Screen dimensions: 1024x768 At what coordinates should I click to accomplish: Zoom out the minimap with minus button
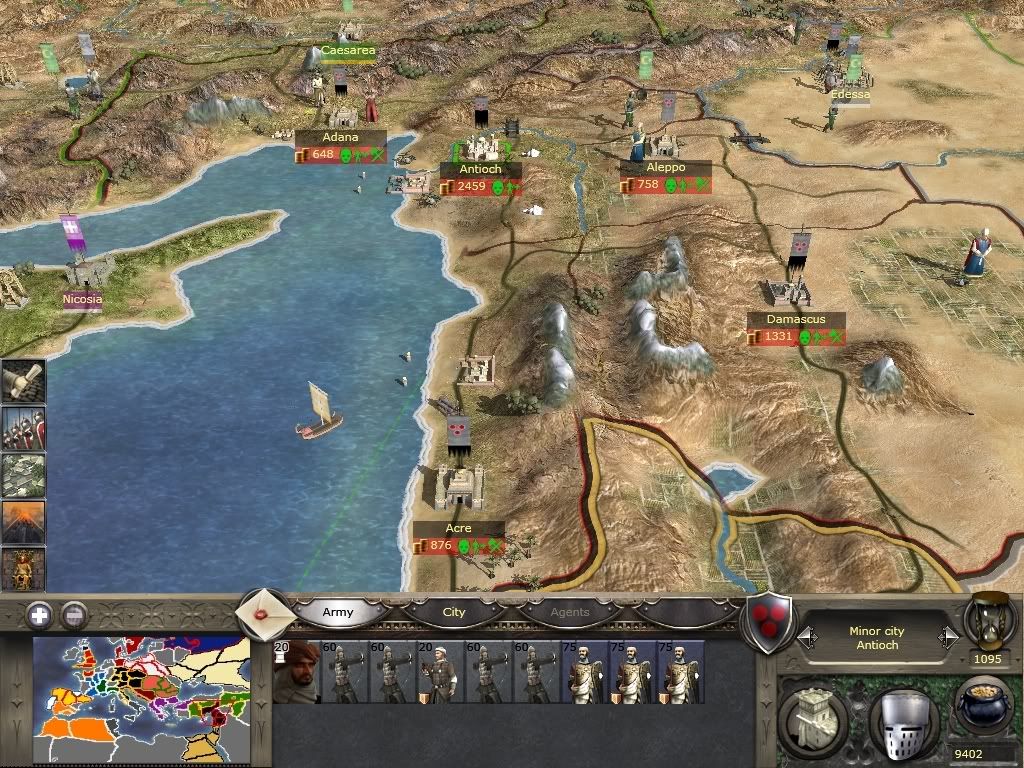[74, 615]
